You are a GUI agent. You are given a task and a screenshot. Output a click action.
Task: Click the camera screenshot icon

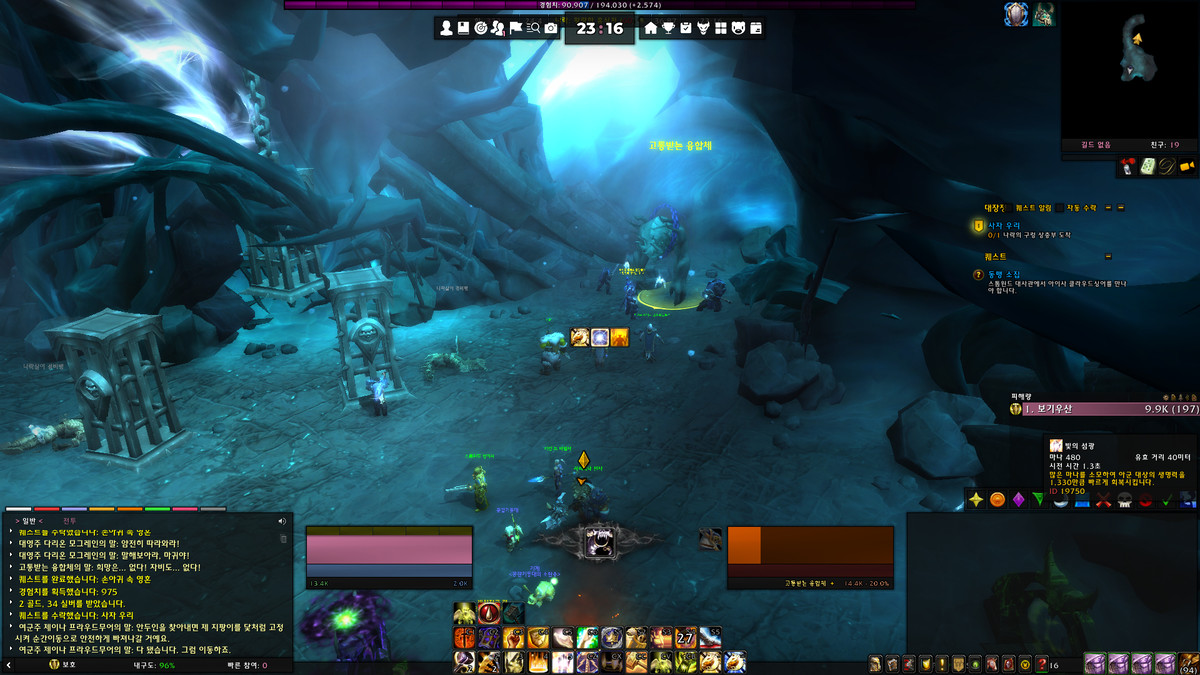[x=551, y=28]
